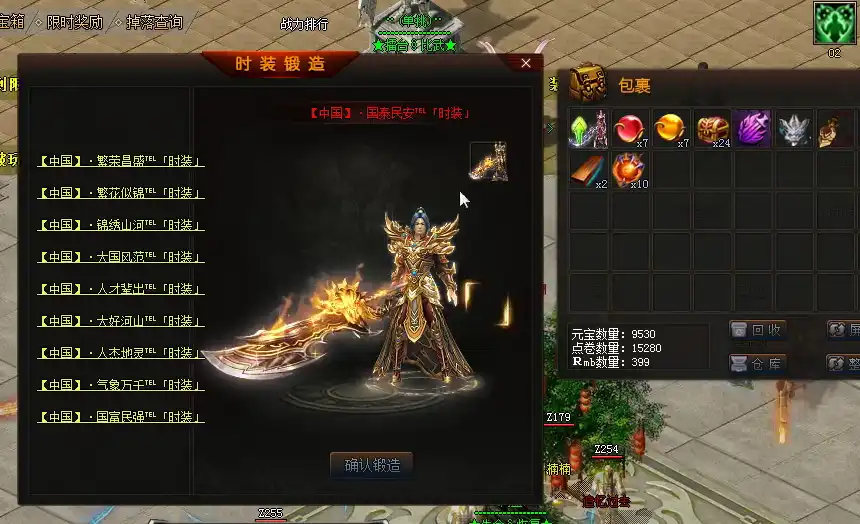Image resolution: width=860 pixels, height=524 pixels.
Task: Pick 锦绣山河 fashion from list
Action: [121, 225]
